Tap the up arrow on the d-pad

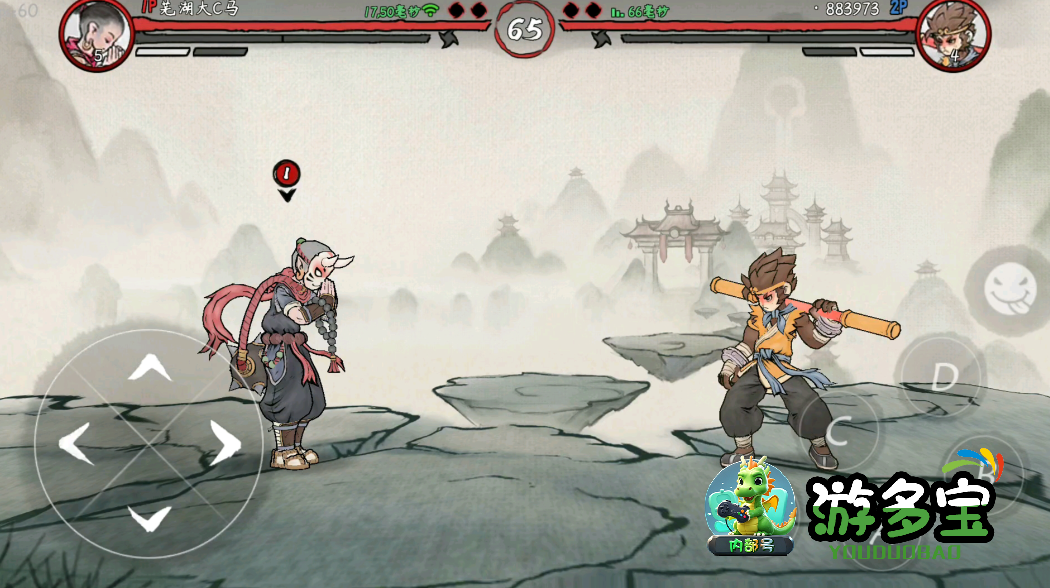click(x=149, y=368)
